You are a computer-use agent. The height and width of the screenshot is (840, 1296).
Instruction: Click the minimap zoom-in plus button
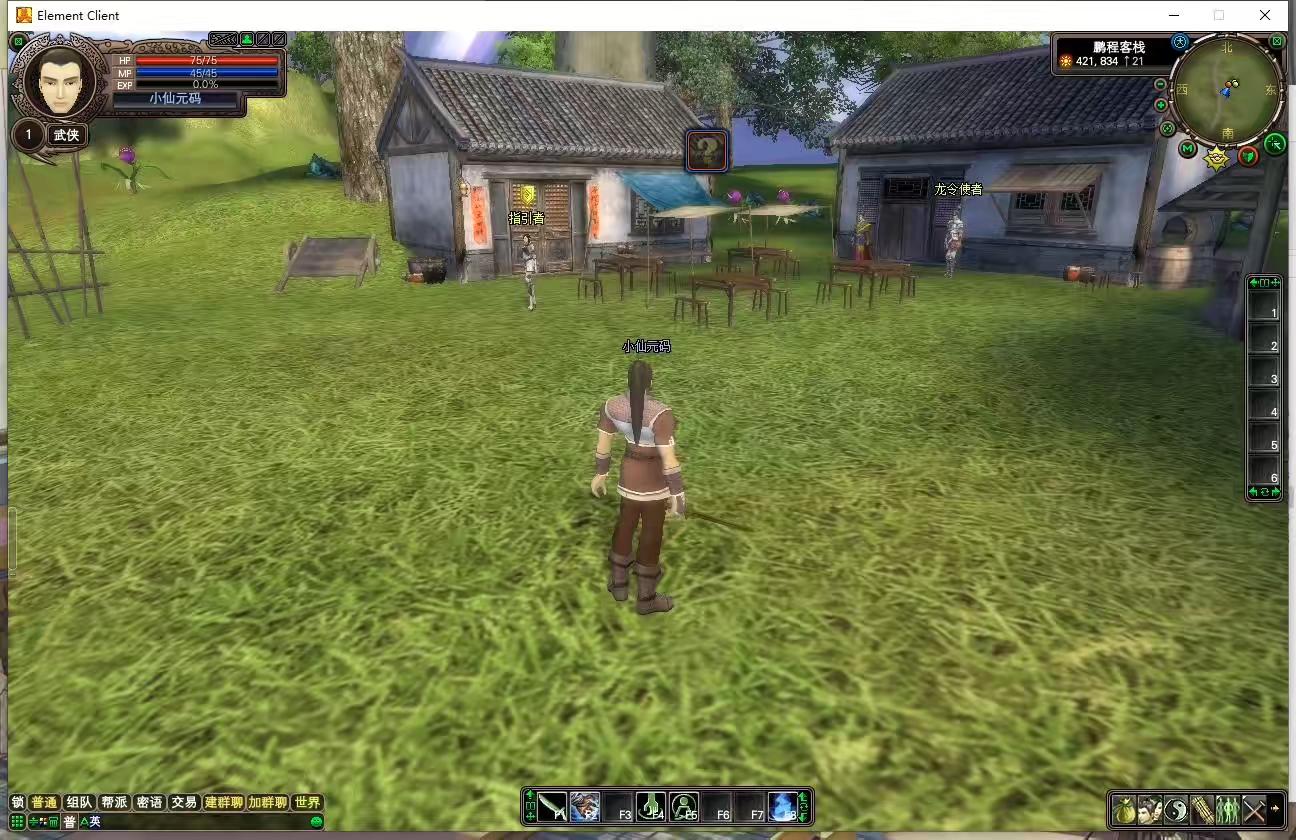(1160, 105)
